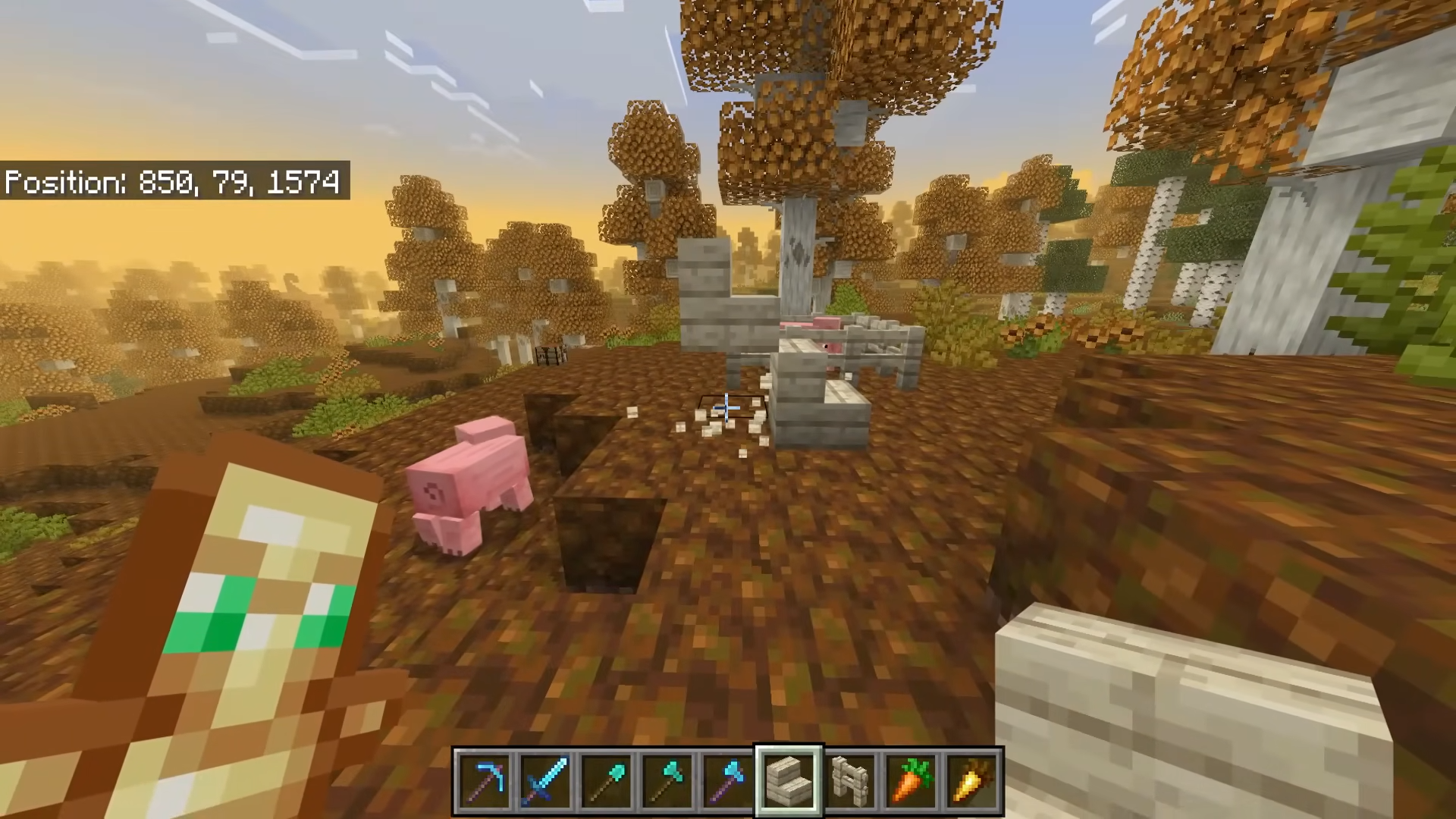This screenshot has height=819, width=1456.
Task: Switch to the birch fence slot
Action: click(x=850, y=780)
